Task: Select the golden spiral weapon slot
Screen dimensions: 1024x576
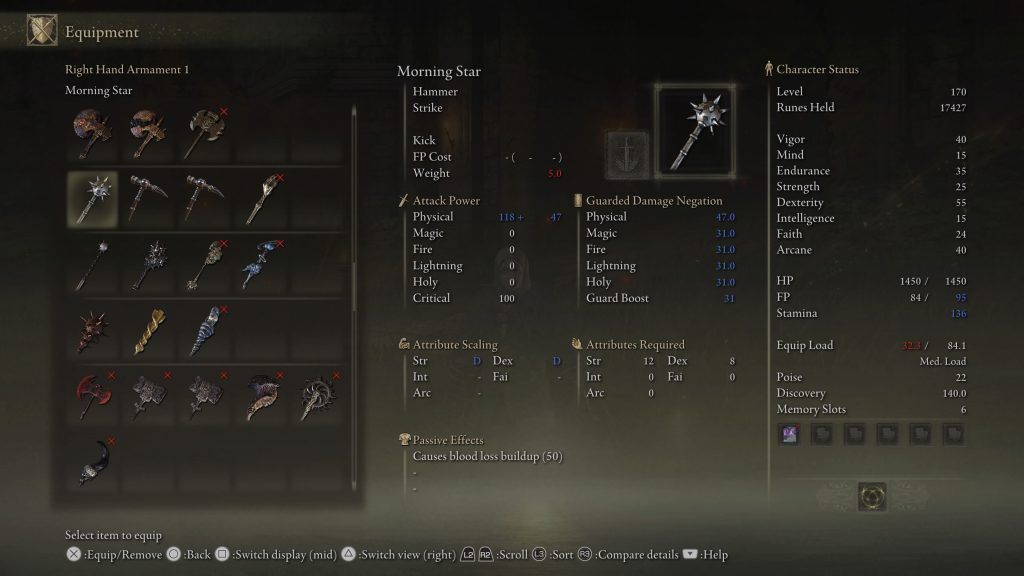Action: [148, 330]
